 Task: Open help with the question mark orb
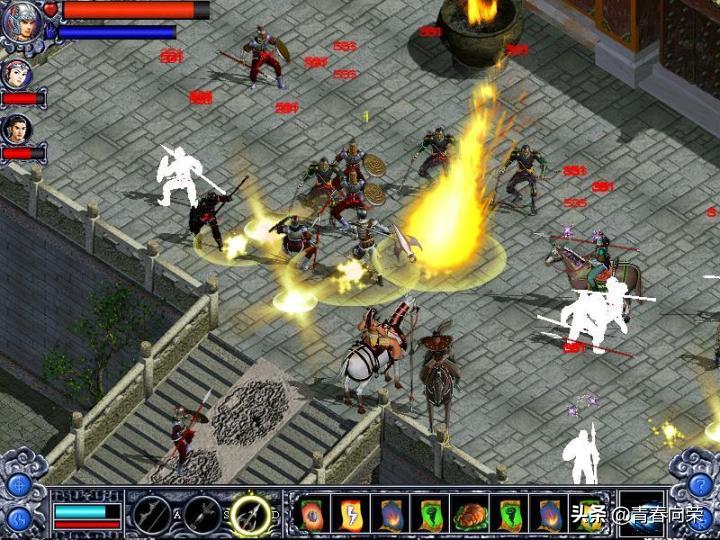[699, 485]
